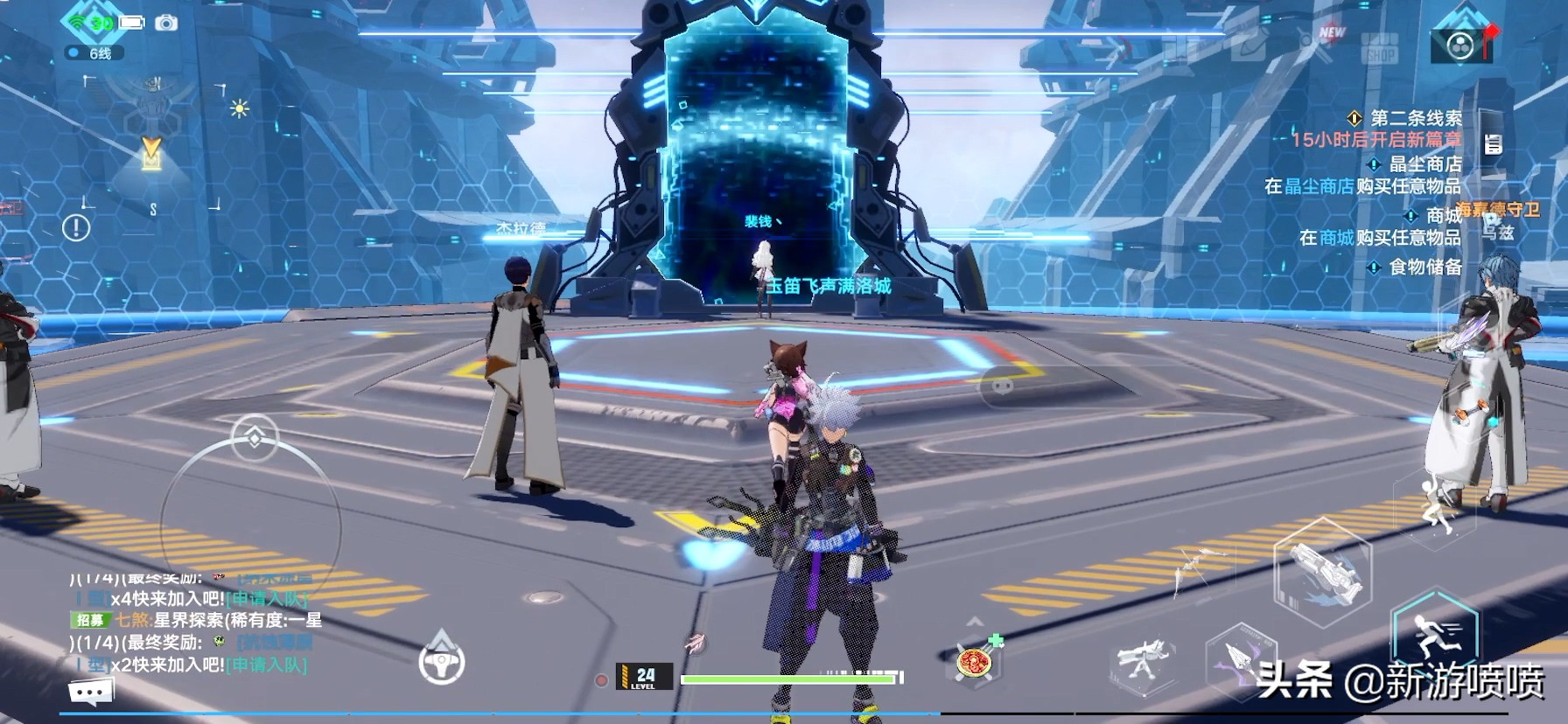Open the chat window

click(x=90, y=693)
